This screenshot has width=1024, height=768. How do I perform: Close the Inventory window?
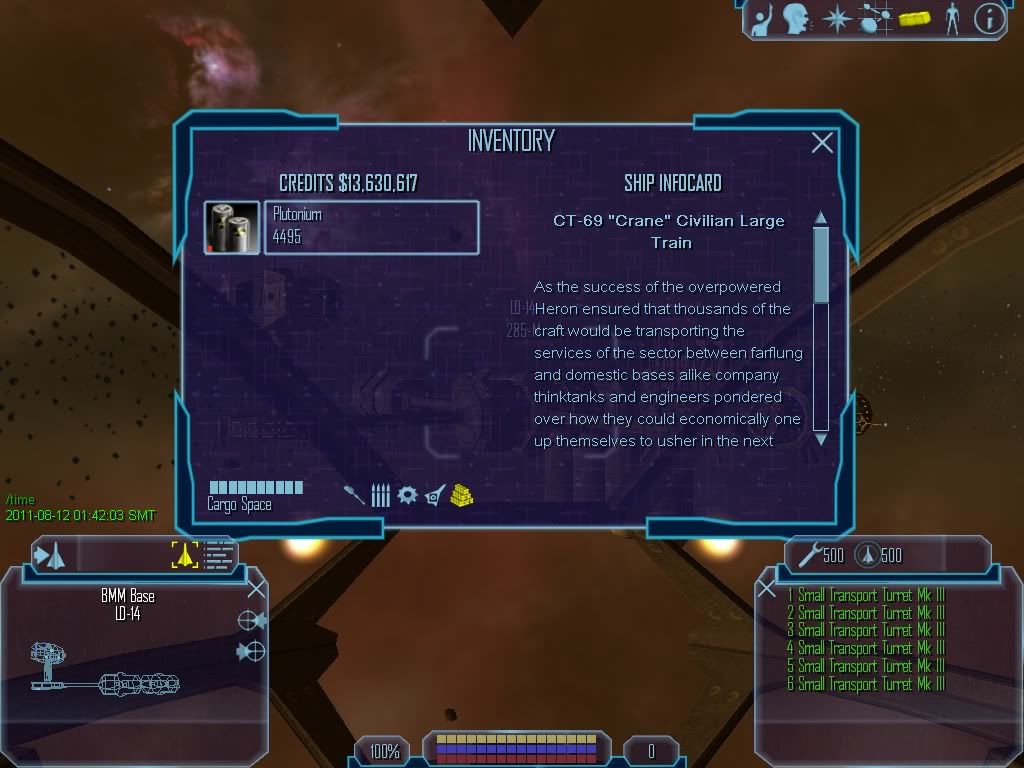click(x=822, y=143)
